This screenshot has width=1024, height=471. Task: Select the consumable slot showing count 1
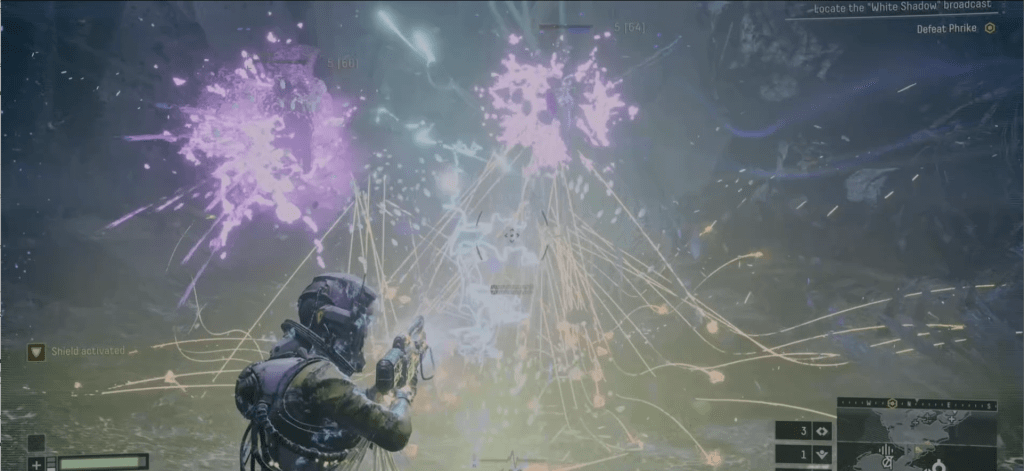[805, 455]
